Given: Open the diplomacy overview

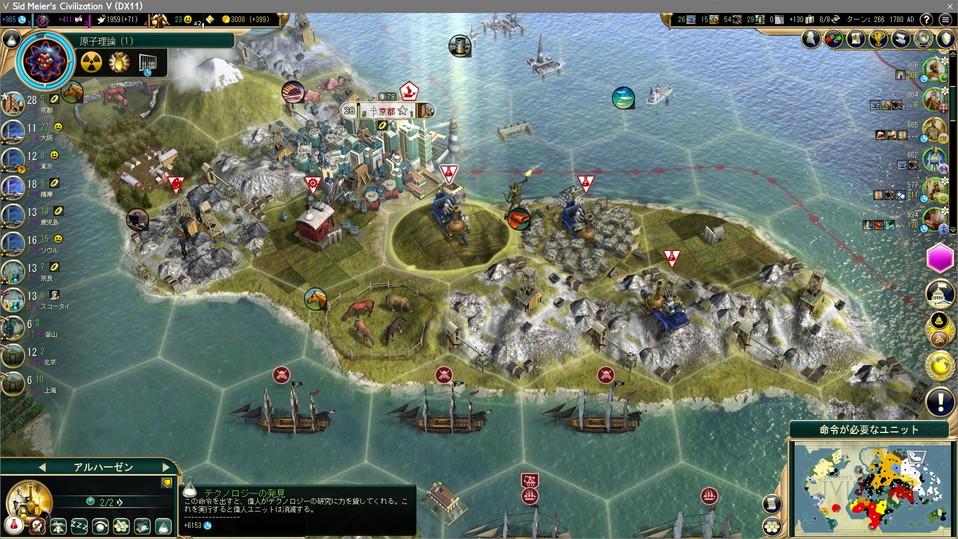Looking at the screenshot, I should [835, 39].
